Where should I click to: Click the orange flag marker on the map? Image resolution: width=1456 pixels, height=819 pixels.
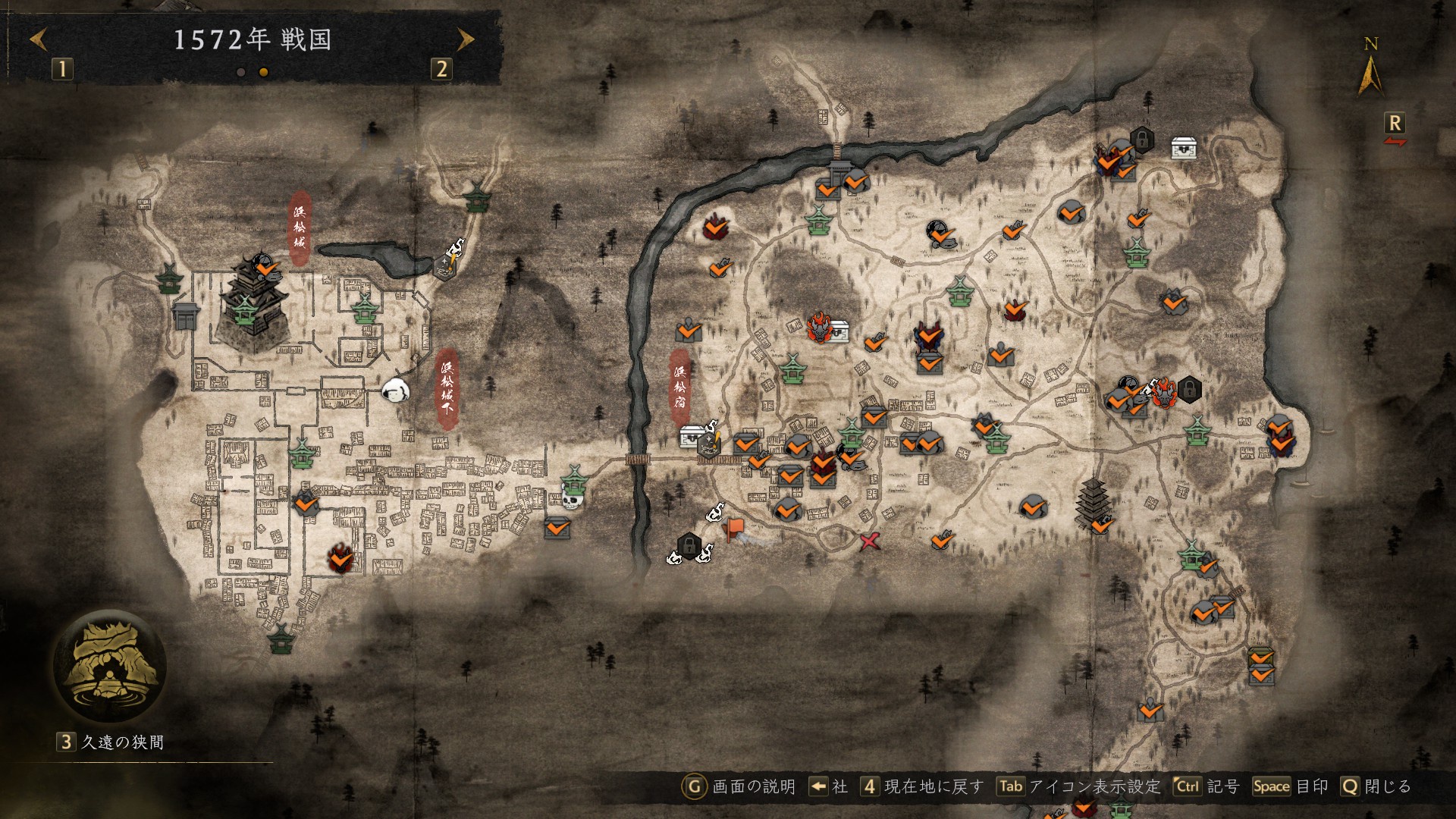735,529
